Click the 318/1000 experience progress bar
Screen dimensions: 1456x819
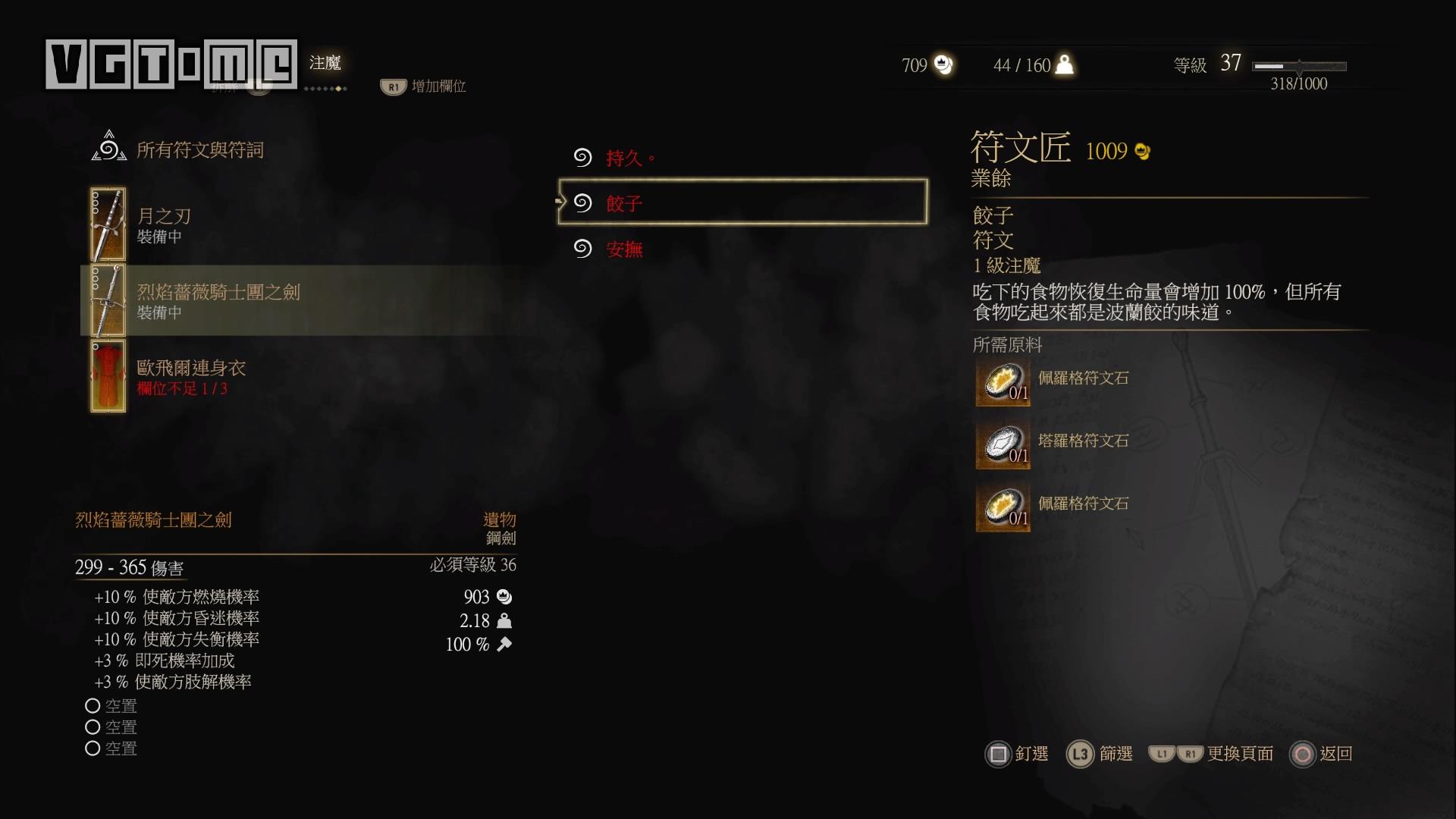(1301, 67)
